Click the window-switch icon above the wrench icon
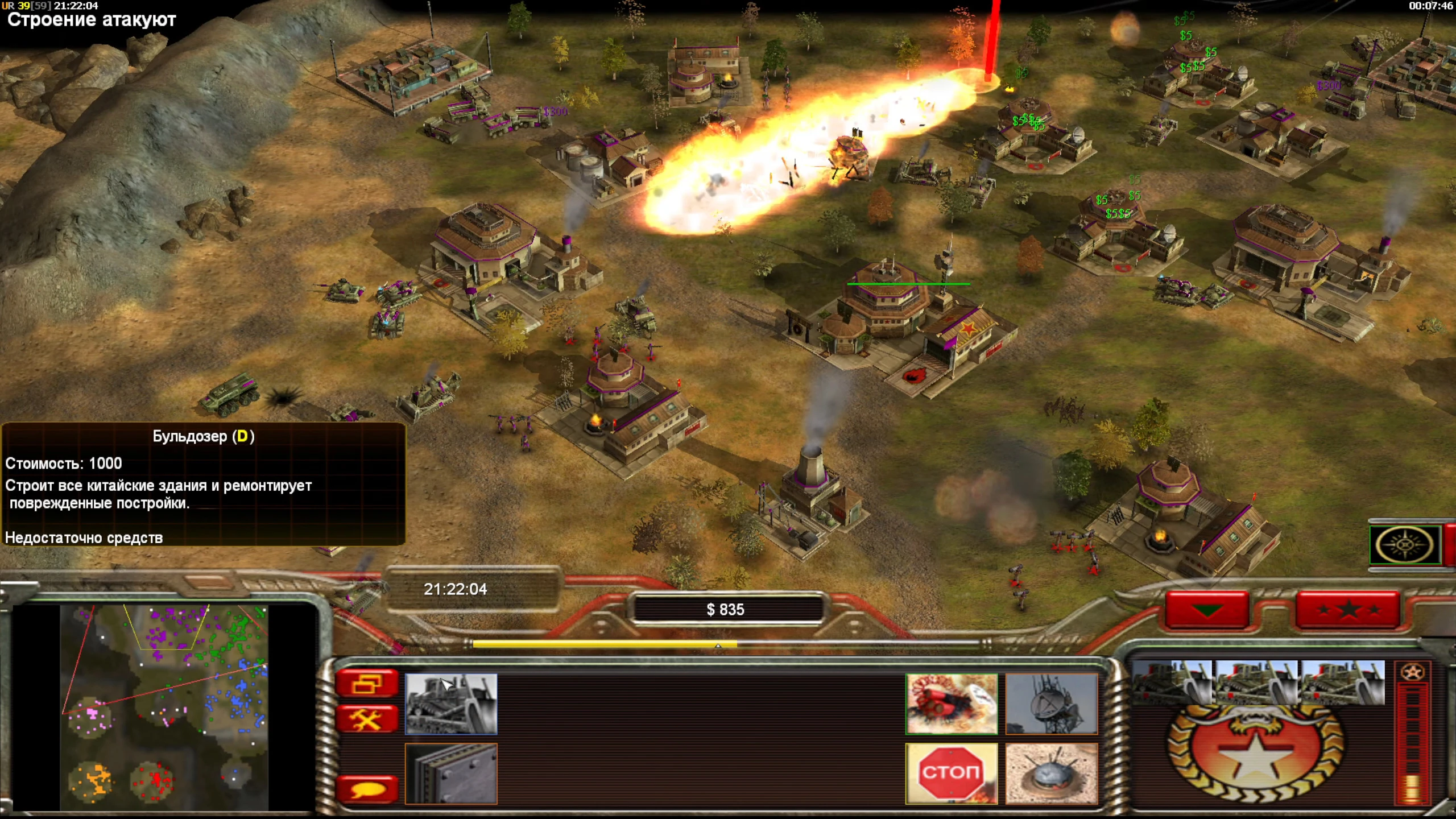 point(367,682)
